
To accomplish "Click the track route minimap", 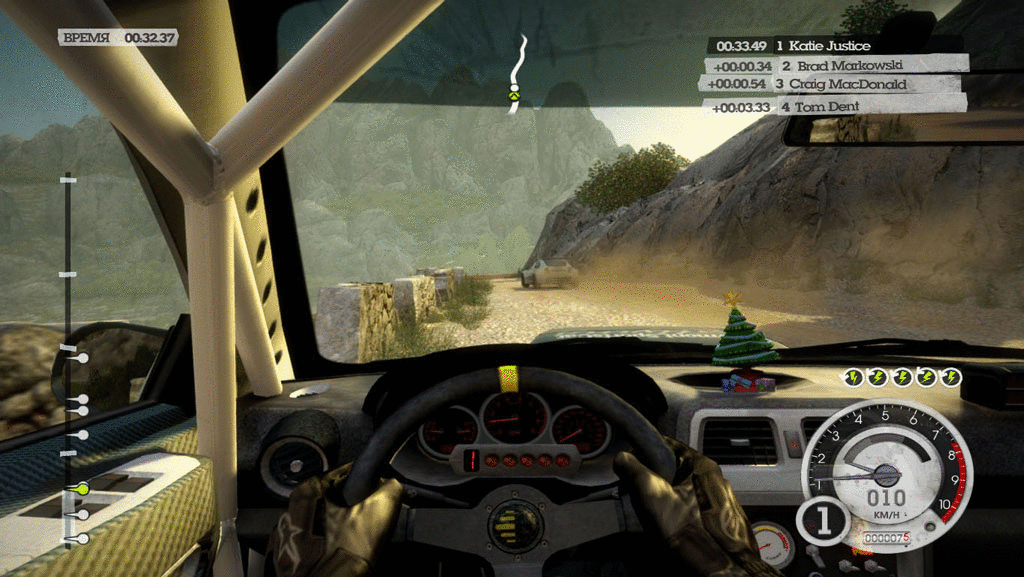I will [516, 75].
